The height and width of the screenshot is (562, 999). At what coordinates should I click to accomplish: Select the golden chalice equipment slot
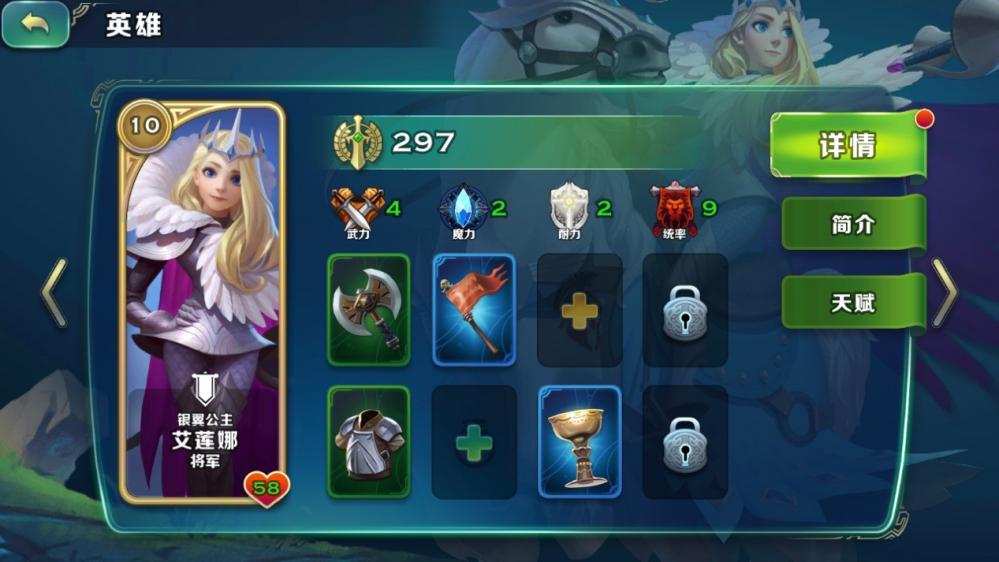pos(580,442)
